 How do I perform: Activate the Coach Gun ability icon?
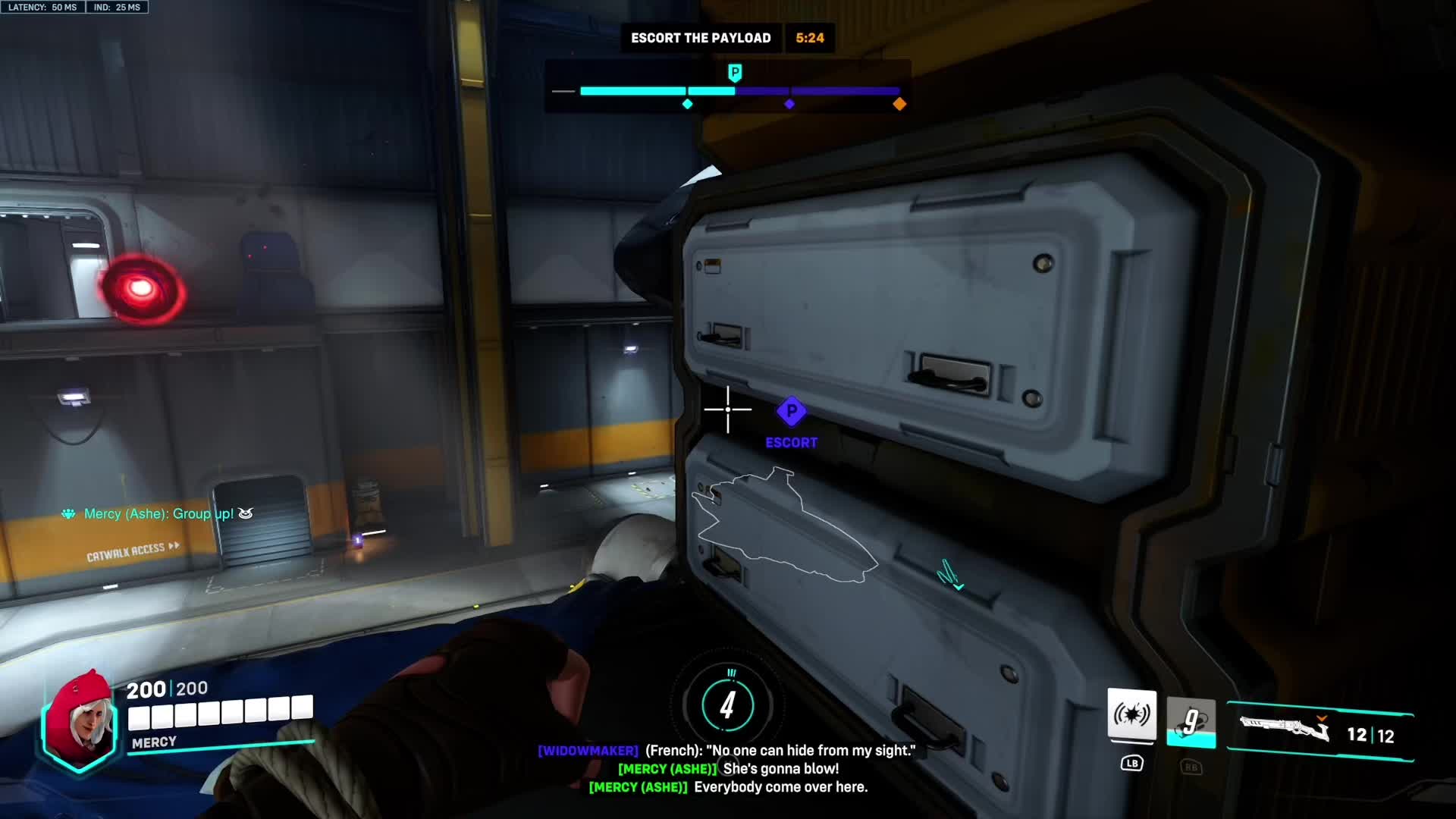[x=1131, y=714]
